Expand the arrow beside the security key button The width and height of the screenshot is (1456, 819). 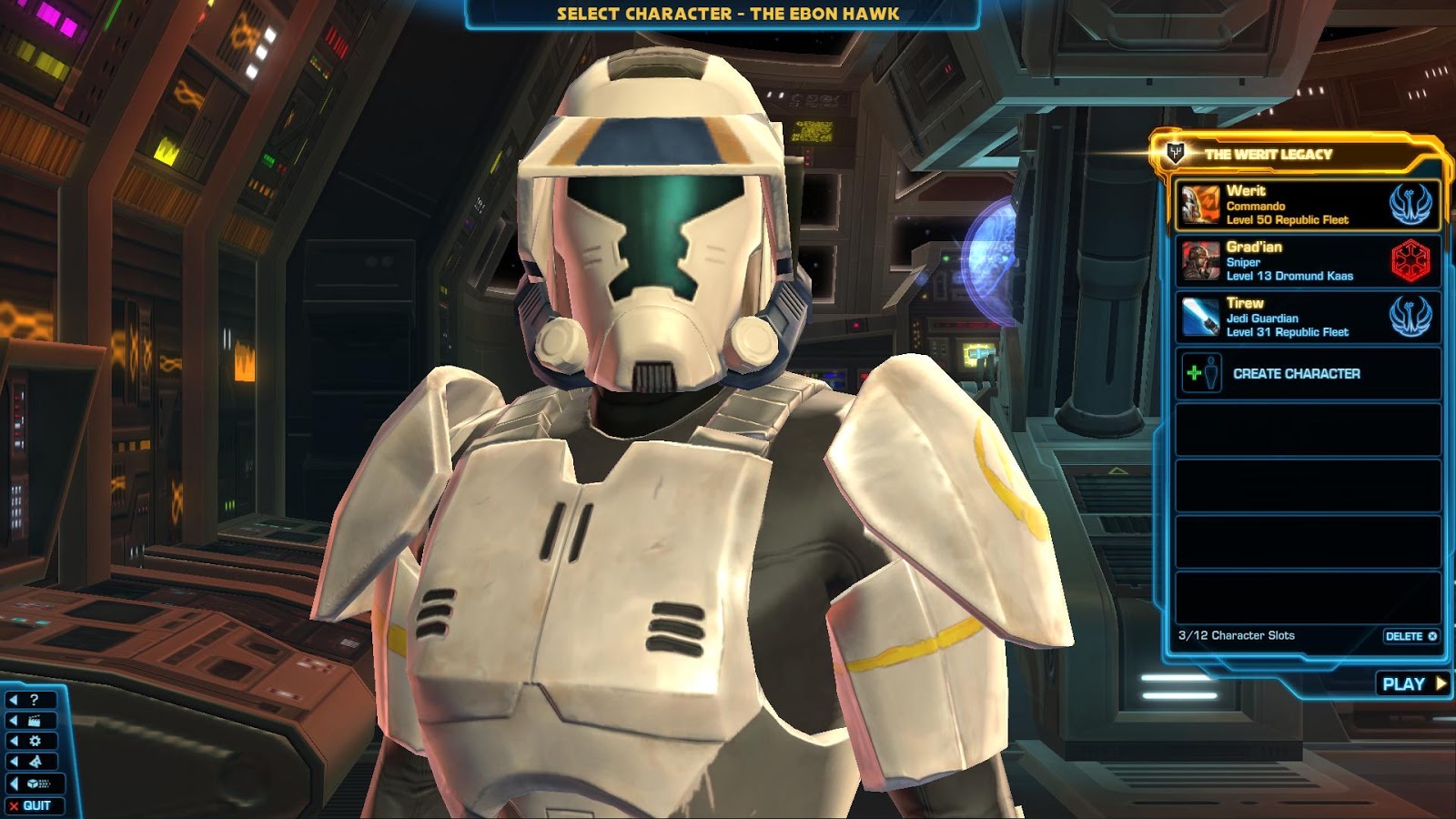click(x=13, y=784)
